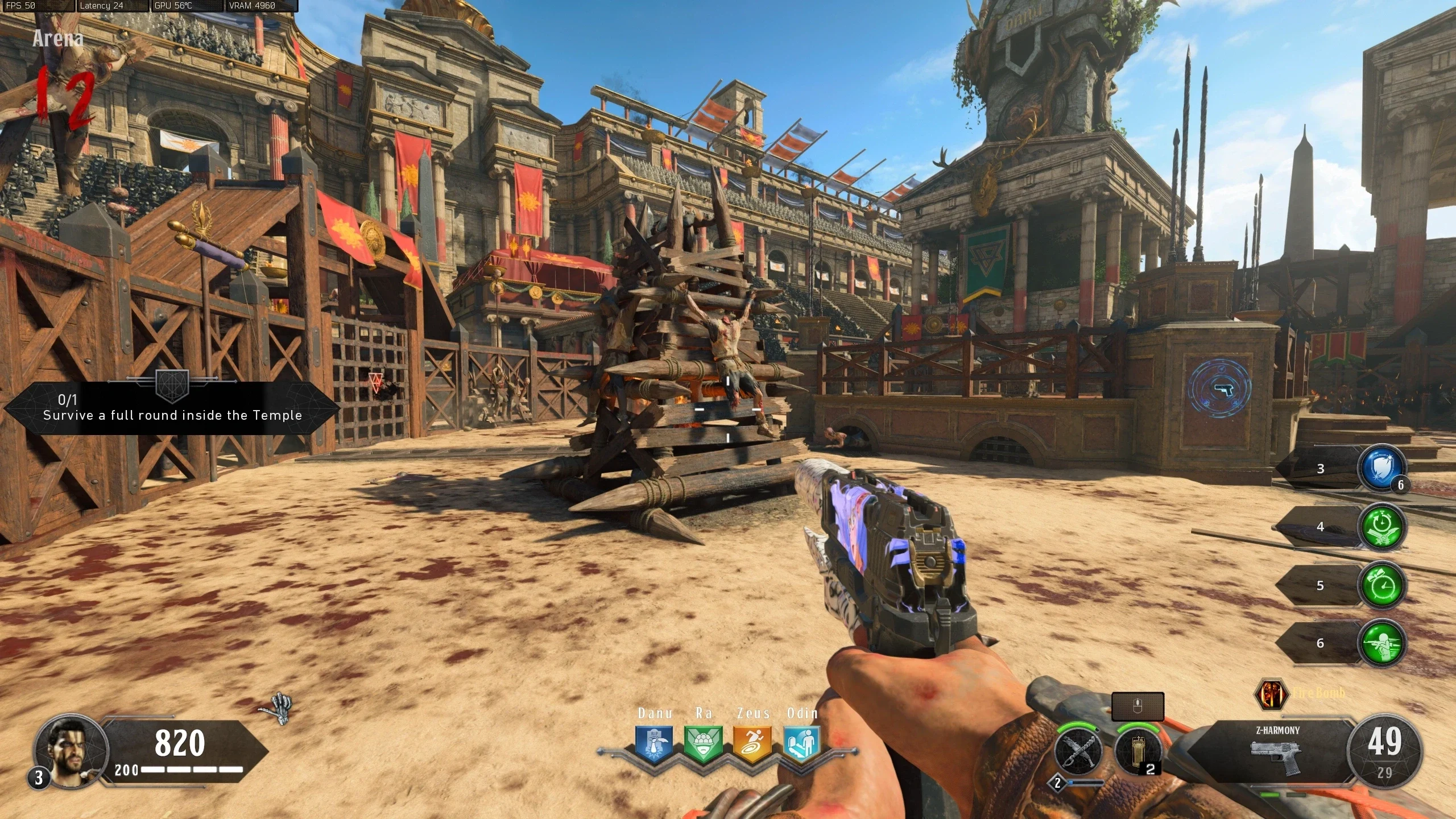Use the green stopwatch and swords elixir
1456x819 pixels.
point(1381,527)
